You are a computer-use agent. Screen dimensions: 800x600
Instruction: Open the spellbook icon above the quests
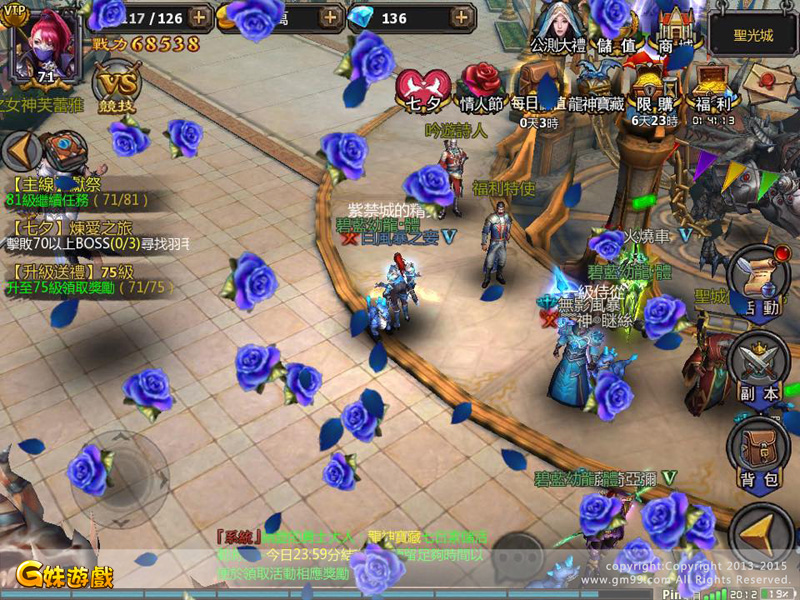tap(62, 151)
